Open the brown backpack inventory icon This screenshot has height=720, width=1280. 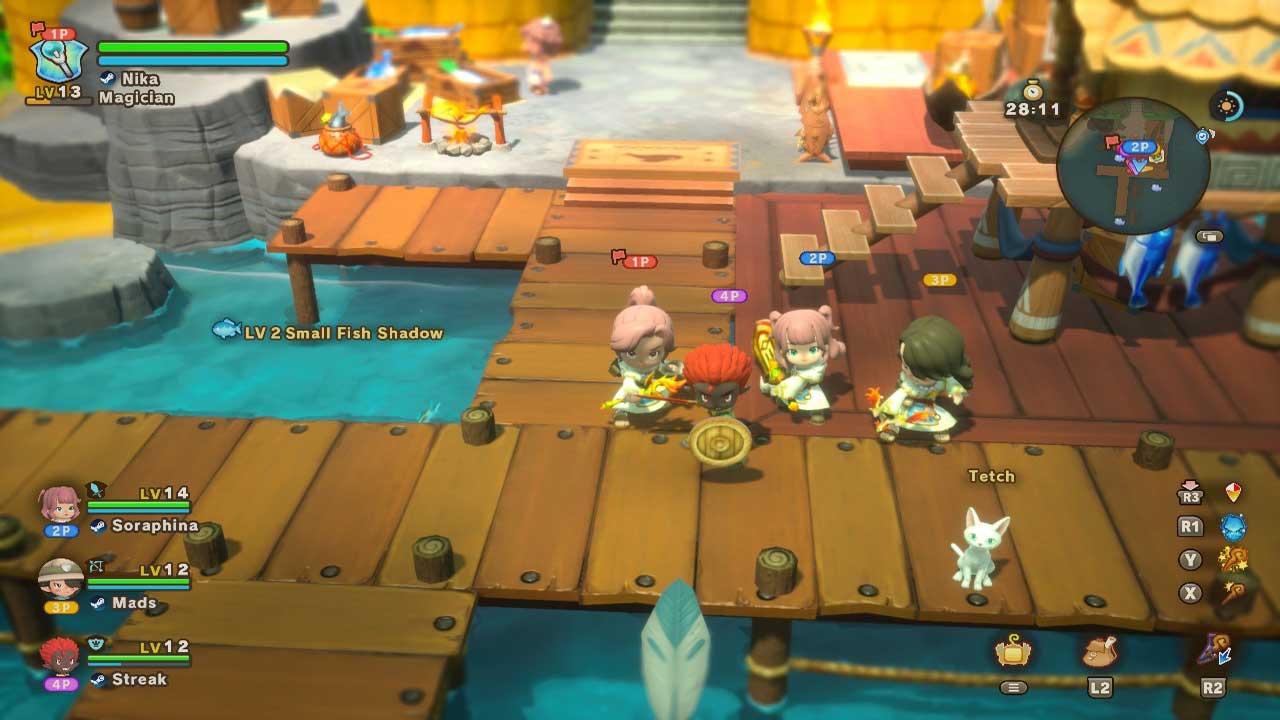coord(1099,652)
